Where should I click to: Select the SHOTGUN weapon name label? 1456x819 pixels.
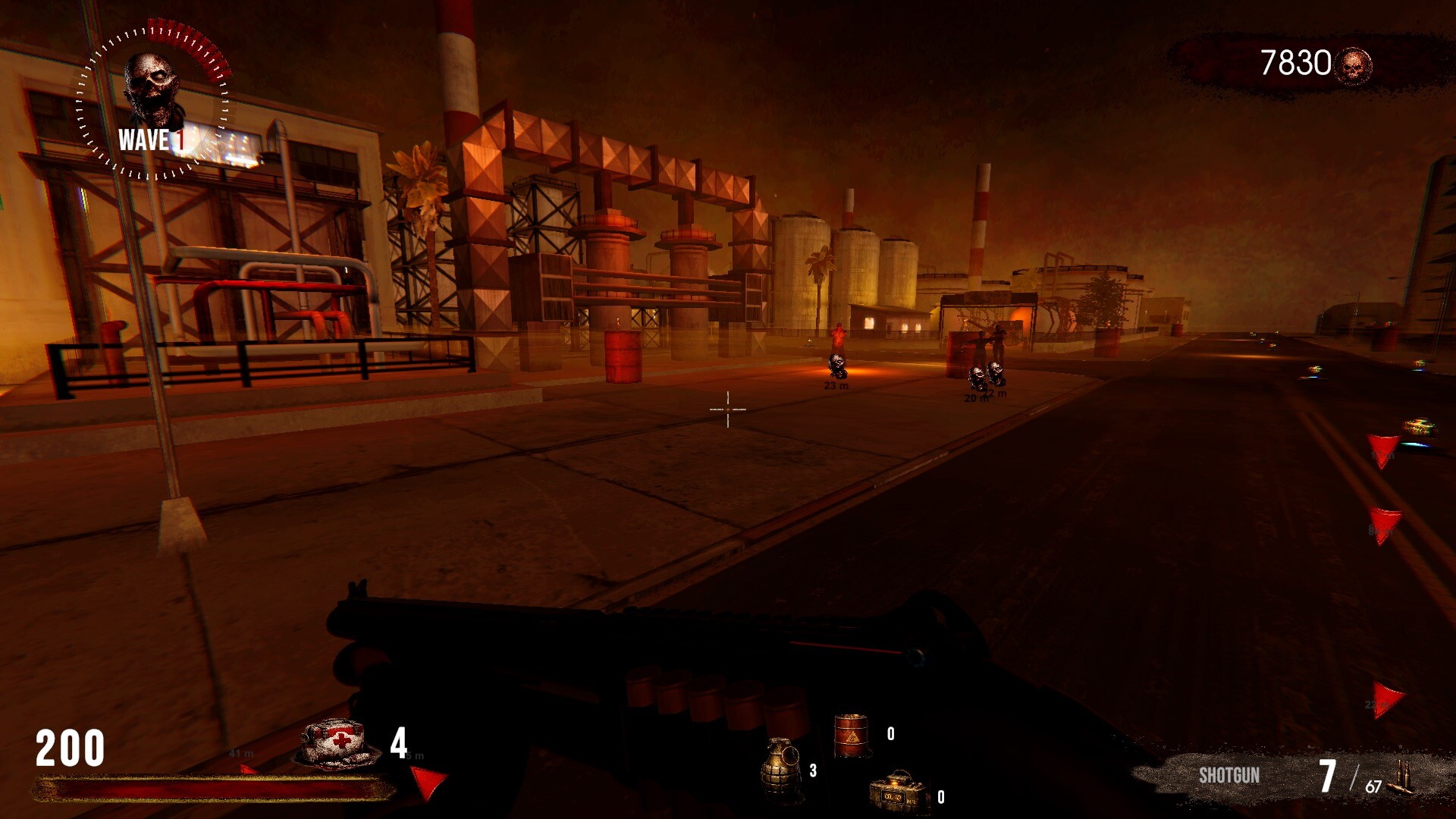(x=1228, y=776)
